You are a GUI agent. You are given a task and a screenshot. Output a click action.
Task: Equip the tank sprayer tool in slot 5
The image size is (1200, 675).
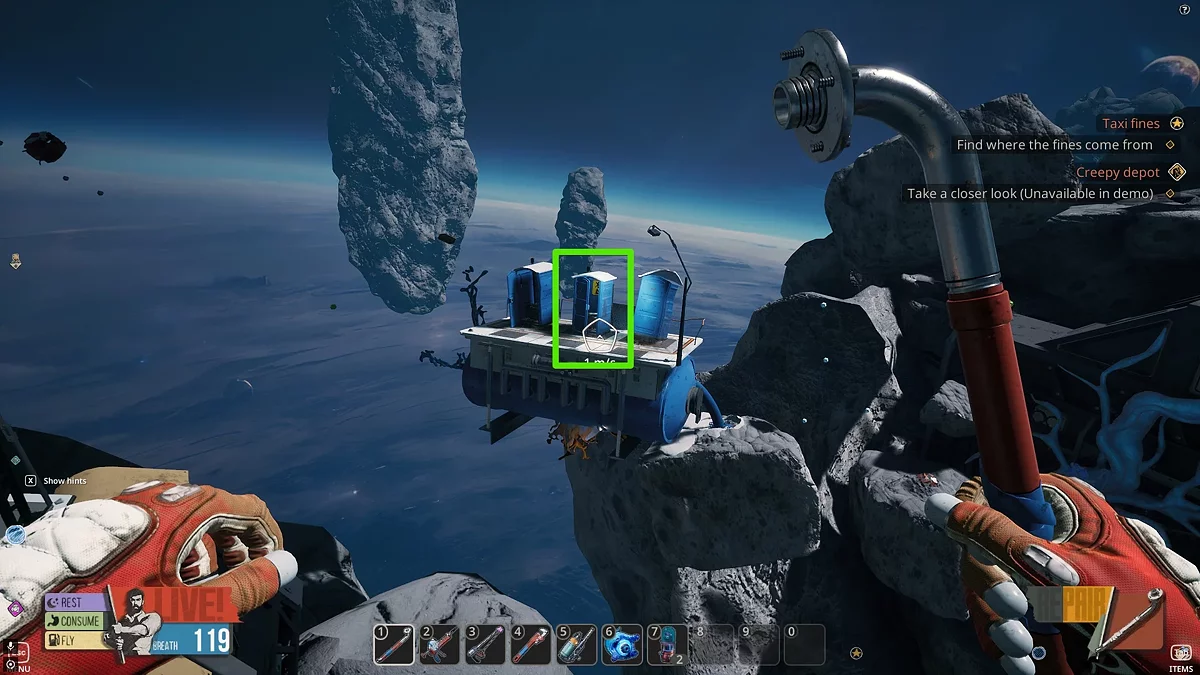(x=578, y=645)
